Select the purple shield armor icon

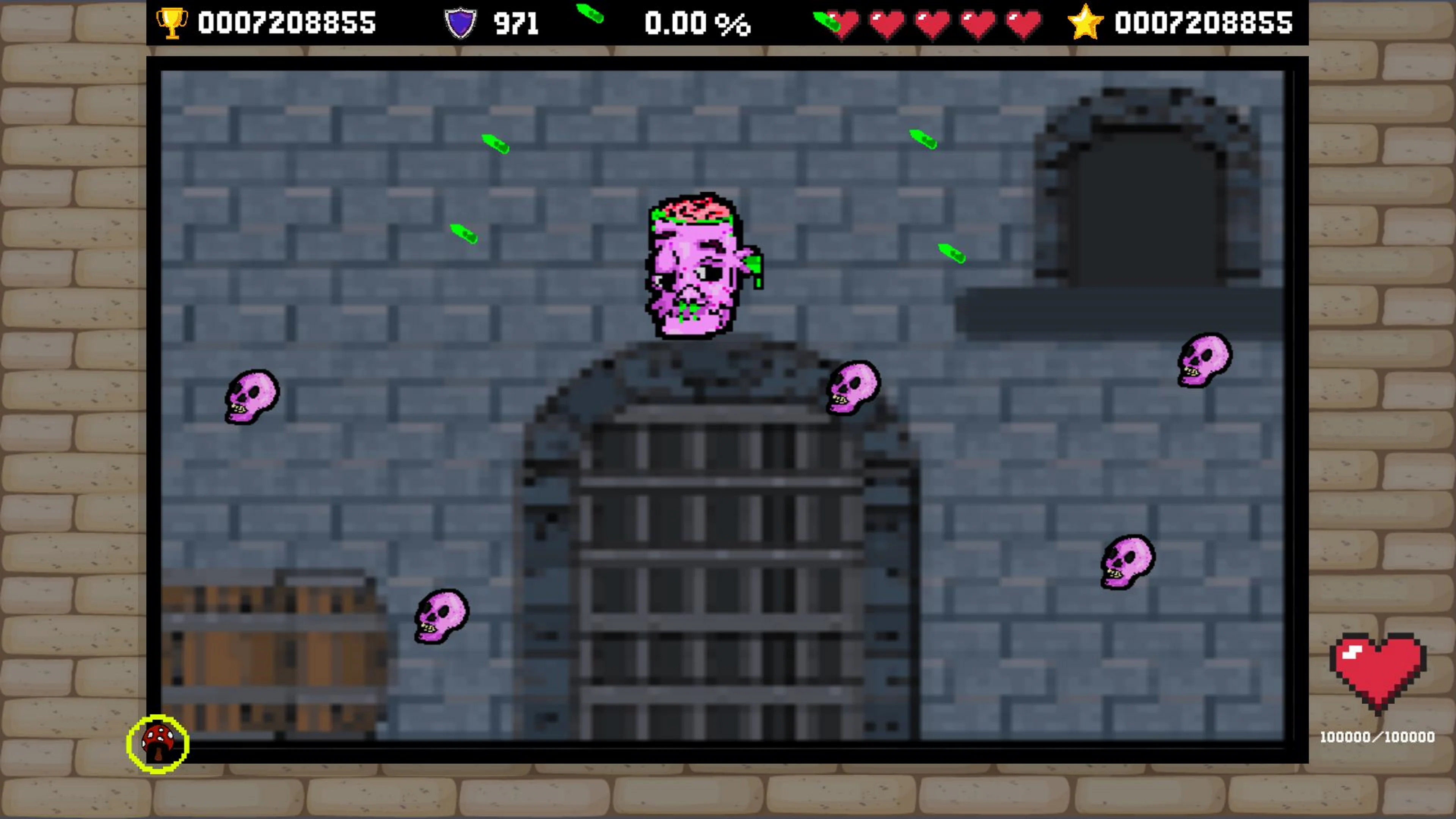coord(461,23)
